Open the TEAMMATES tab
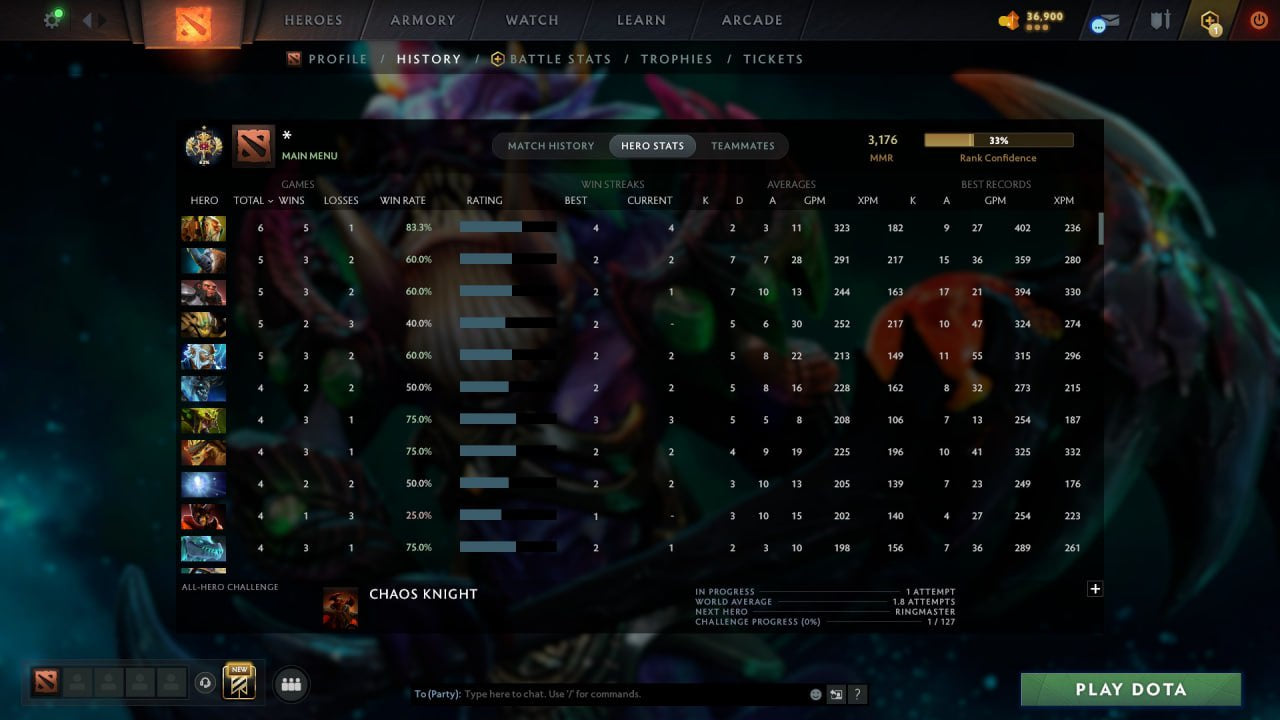1280x720 pixels. 743,145
